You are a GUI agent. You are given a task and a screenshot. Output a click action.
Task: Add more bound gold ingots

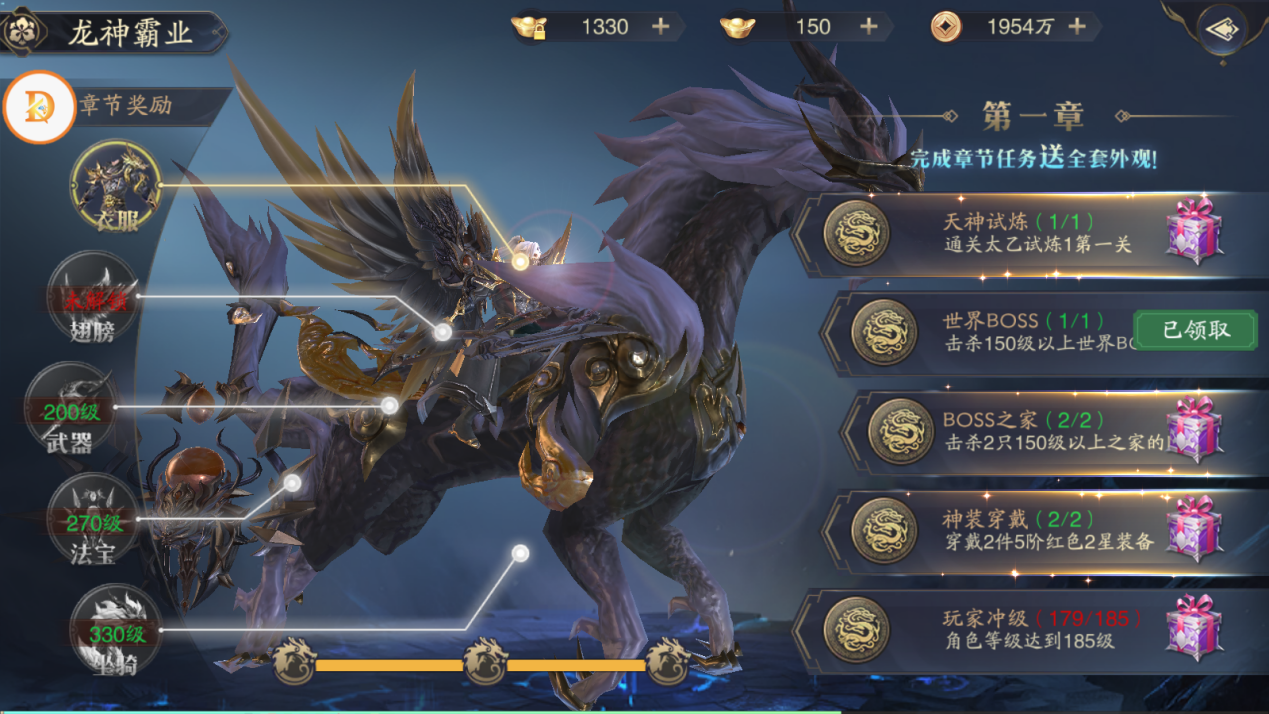click(661, 27)
